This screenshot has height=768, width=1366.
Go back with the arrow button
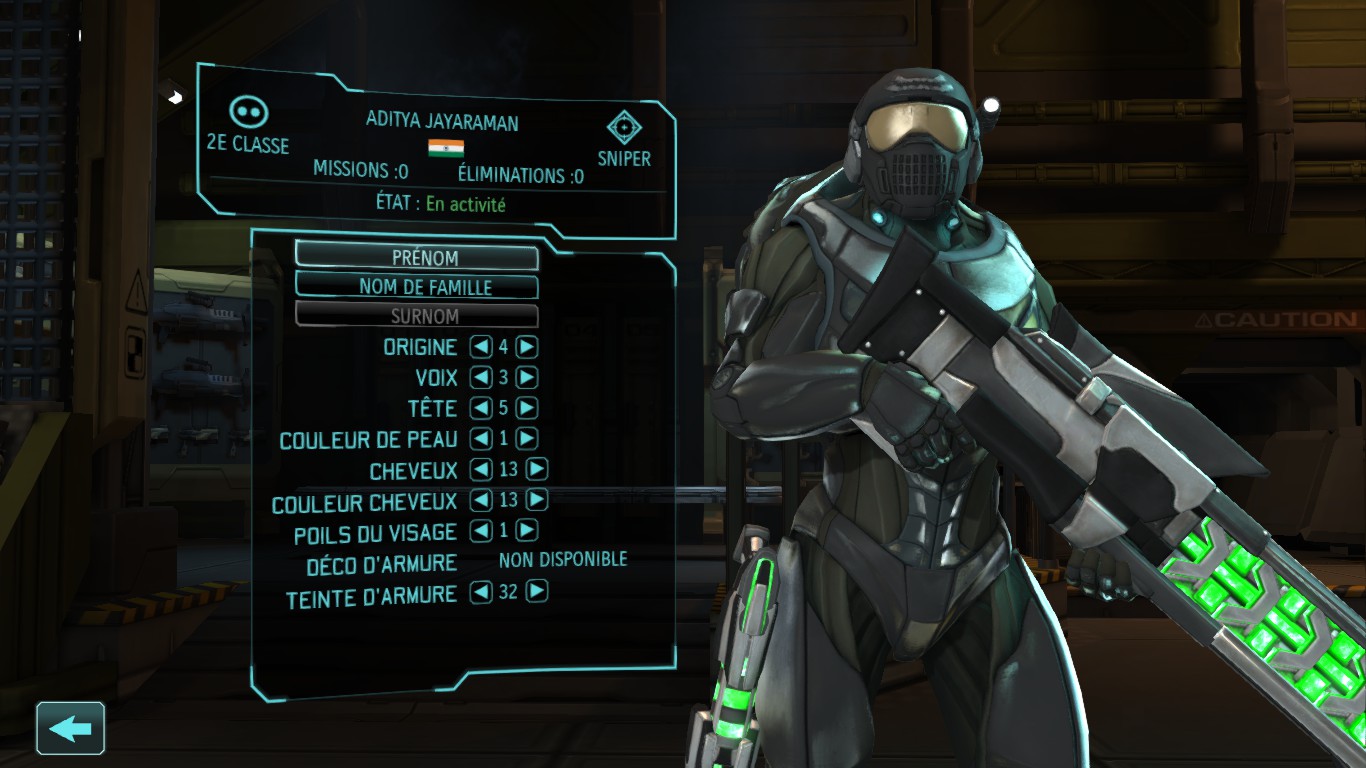[x=70, y=728]
